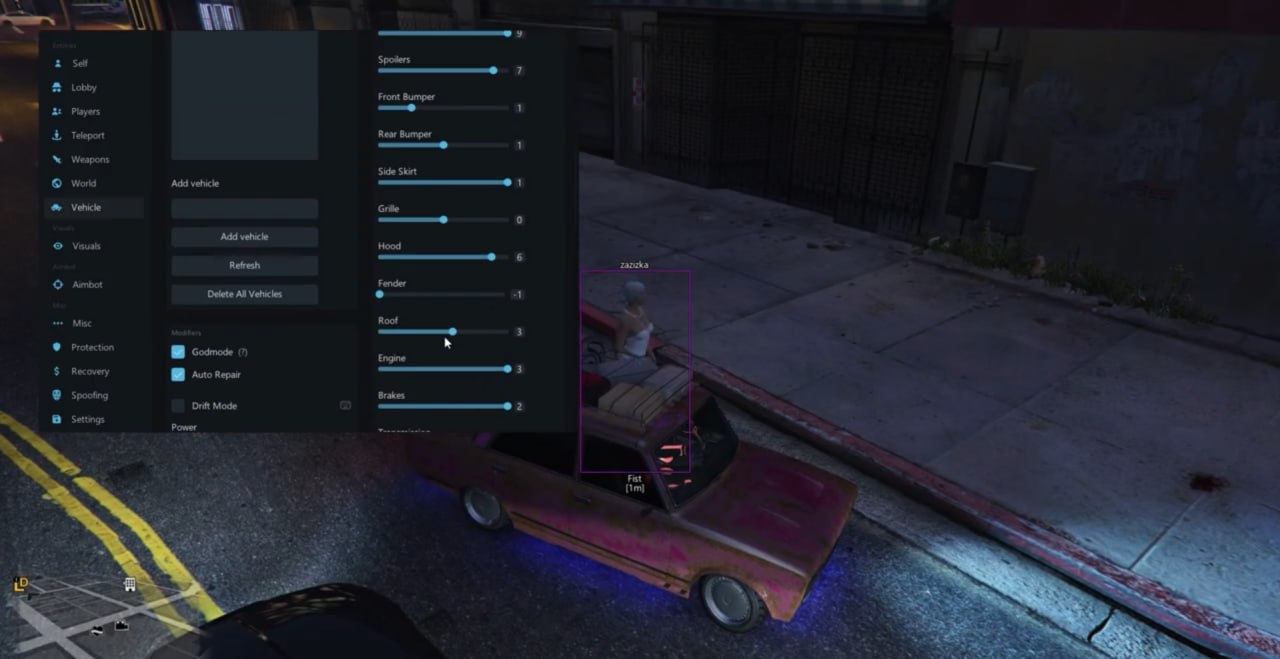Screen dimensions: 1280x659
Task: Disable the Auto Repair checkbox
Action: (x=178, y=374)
